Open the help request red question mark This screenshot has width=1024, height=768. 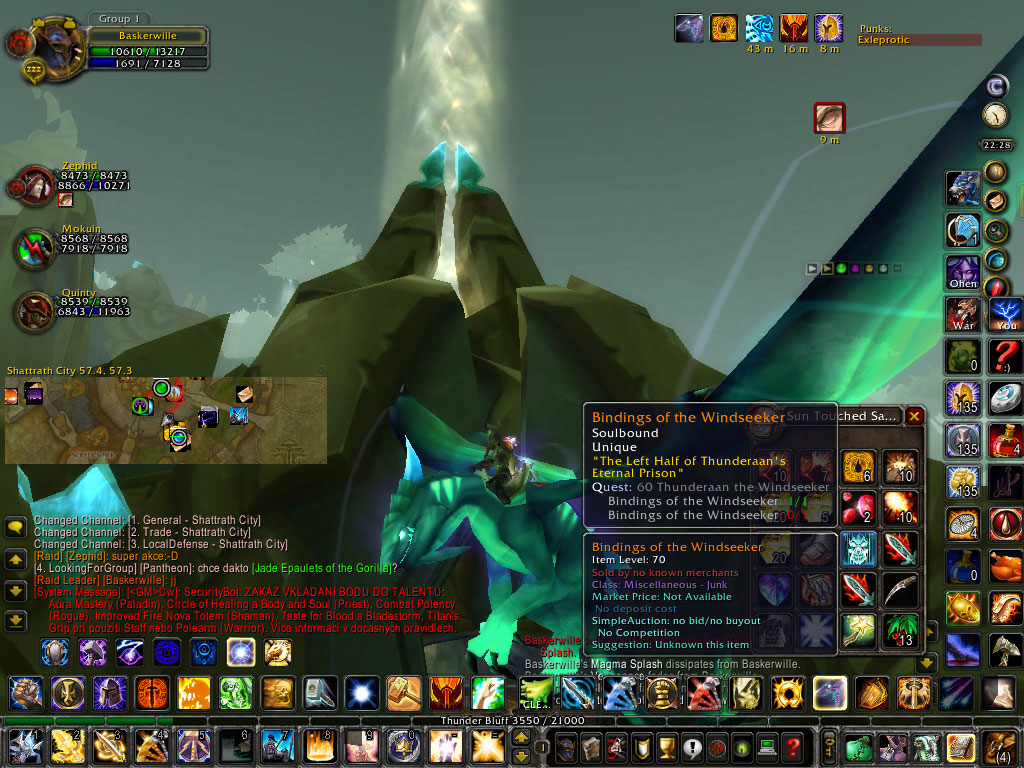pyautogui.click(x=792, y=746)
